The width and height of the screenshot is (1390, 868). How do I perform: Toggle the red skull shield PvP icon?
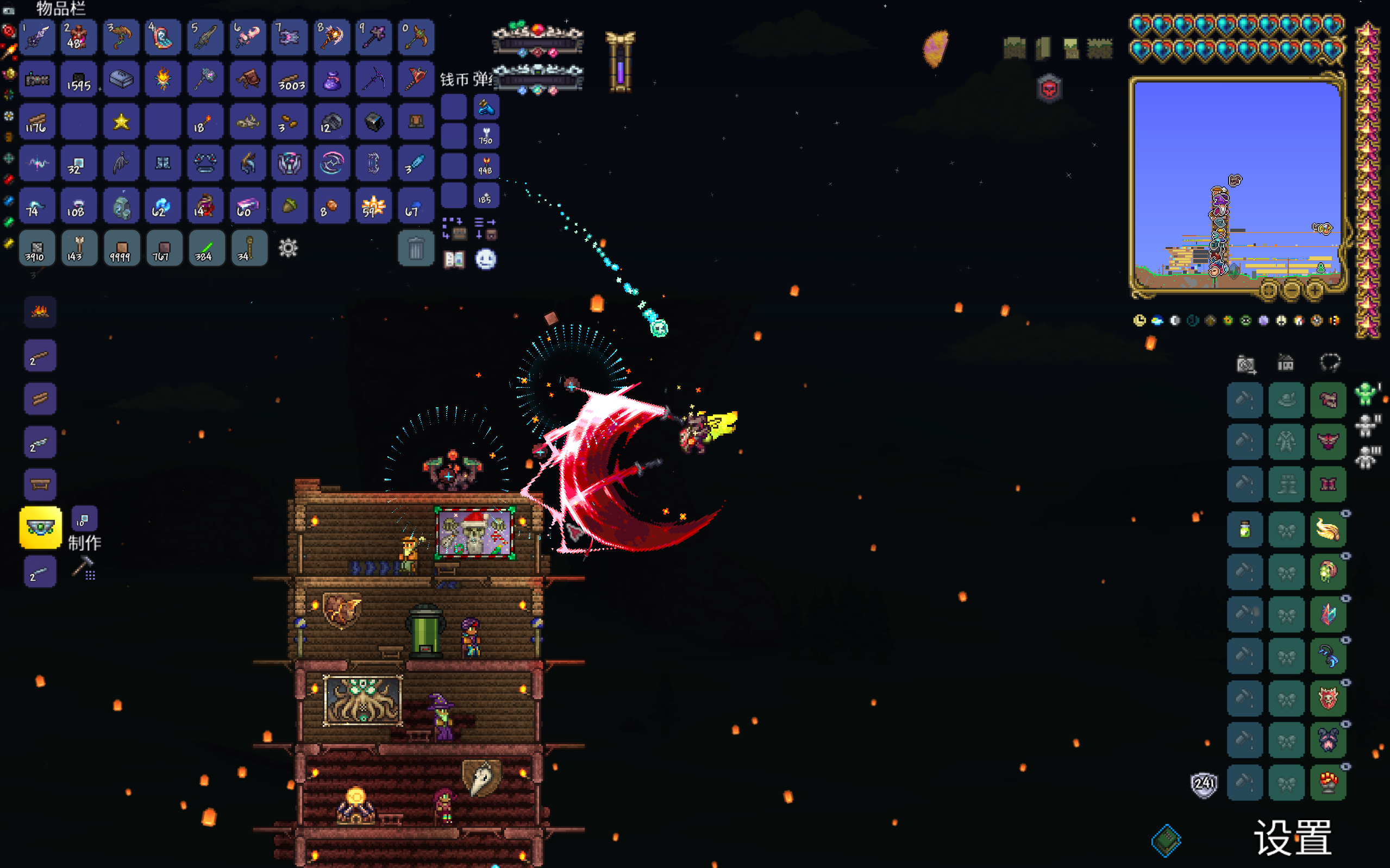tap(1049, 90)
